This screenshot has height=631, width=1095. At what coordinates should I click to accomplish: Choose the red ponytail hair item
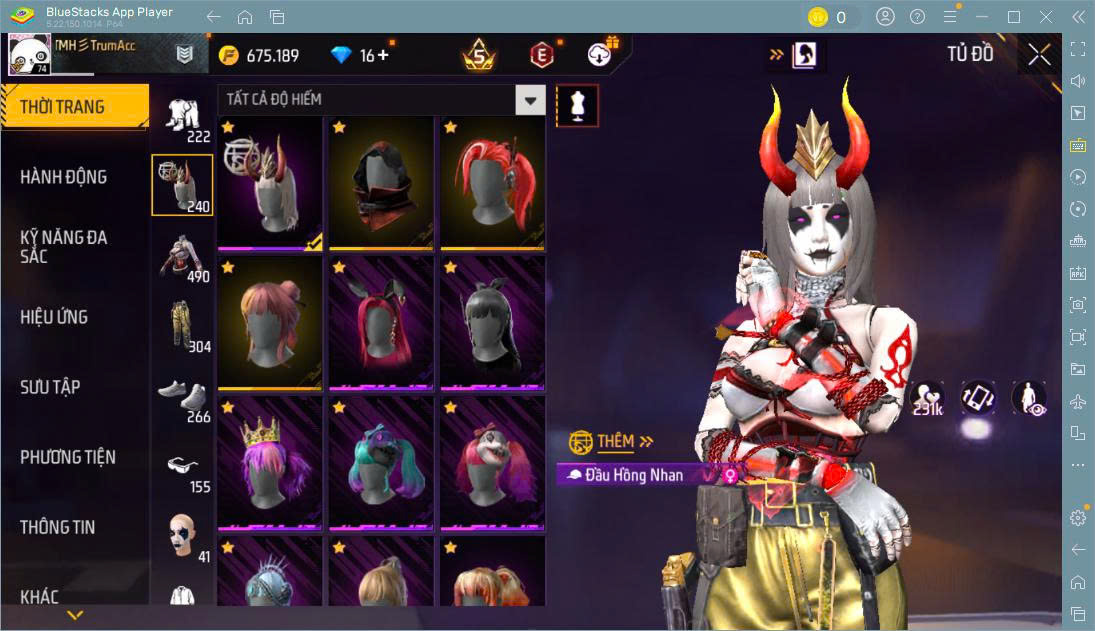[493, 183]
